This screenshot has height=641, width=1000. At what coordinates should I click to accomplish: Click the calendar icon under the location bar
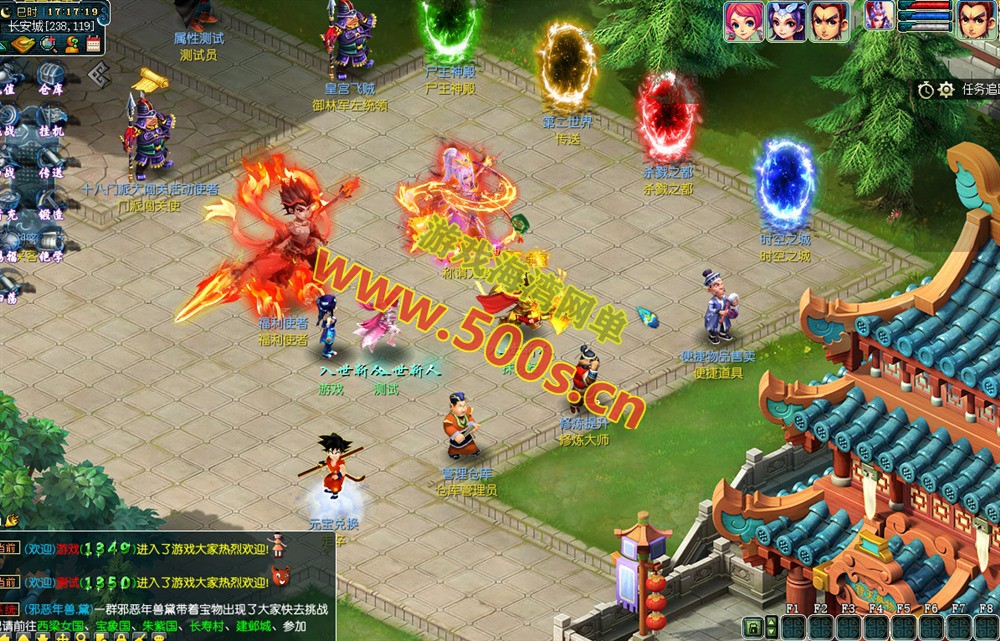(x=95, y=44)
